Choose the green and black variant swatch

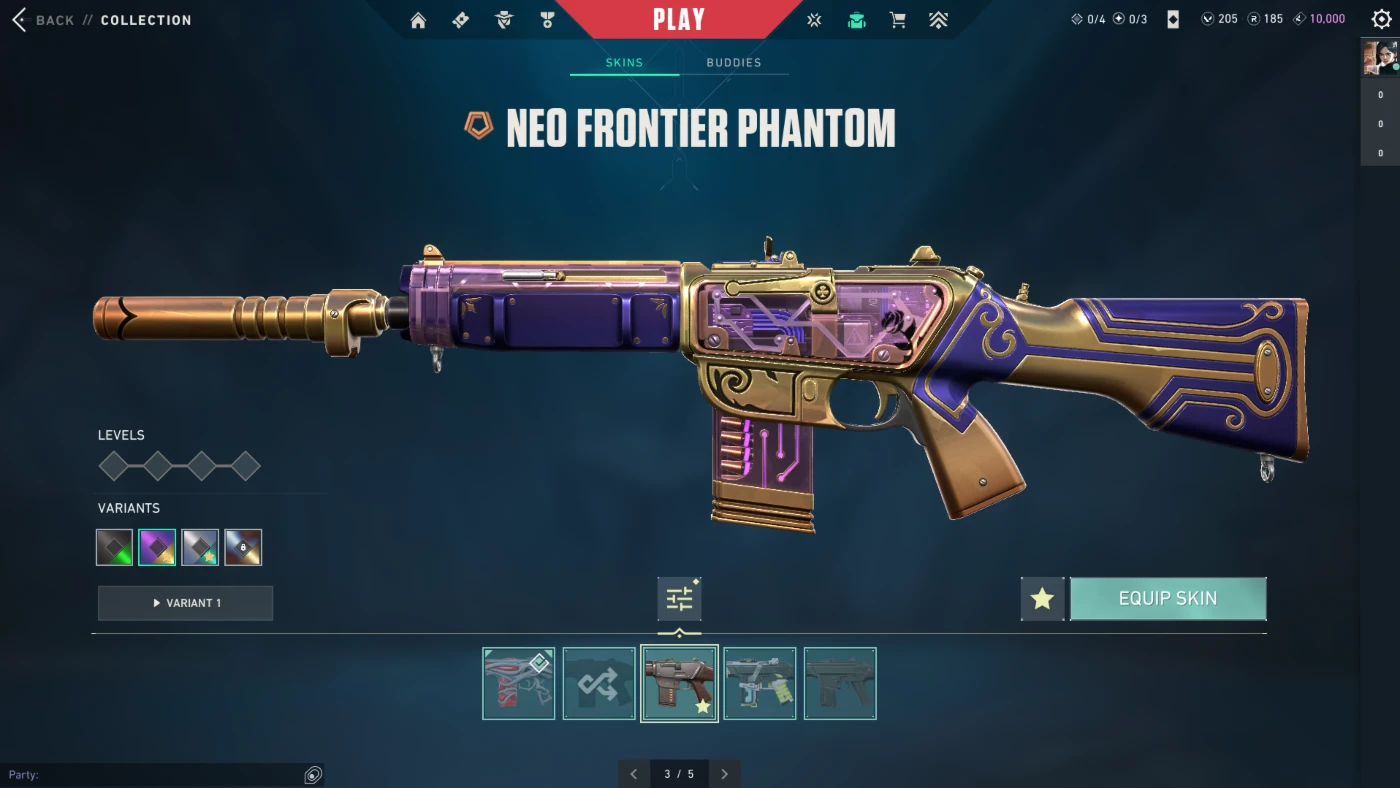(114, 547)
